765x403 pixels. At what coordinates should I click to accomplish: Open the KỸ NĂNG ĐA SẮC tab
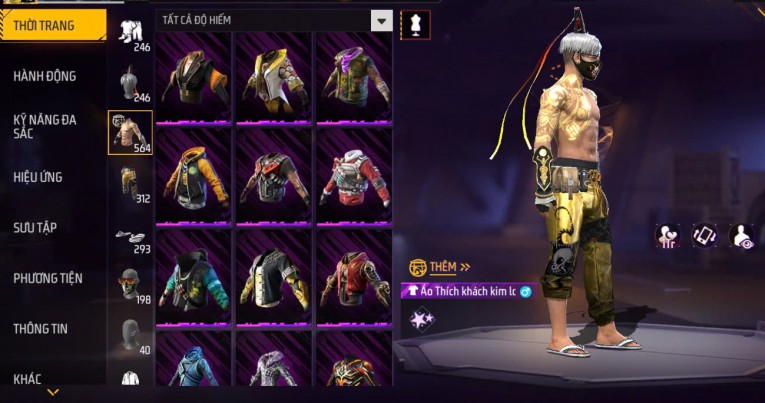click(45, 126)
